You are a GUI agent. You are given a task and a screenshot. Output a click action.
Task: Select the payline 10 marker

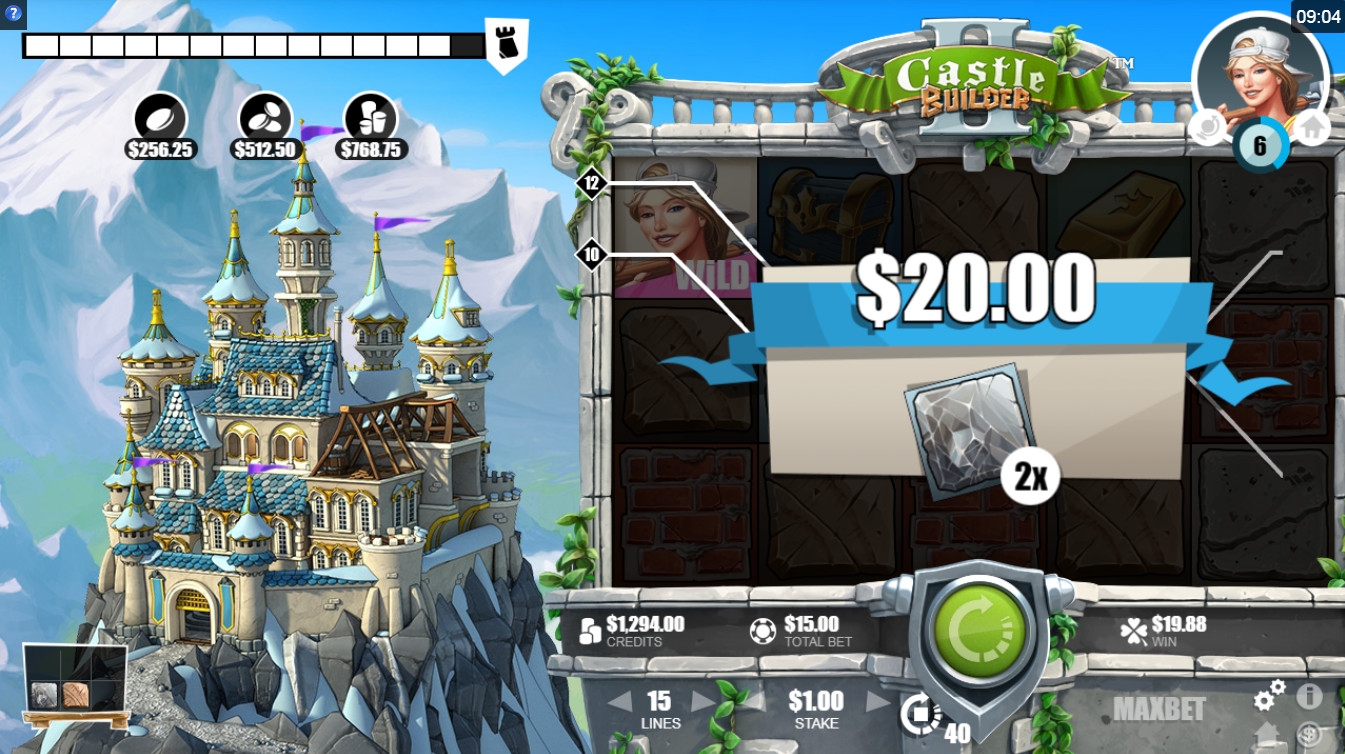pos(592,255)
